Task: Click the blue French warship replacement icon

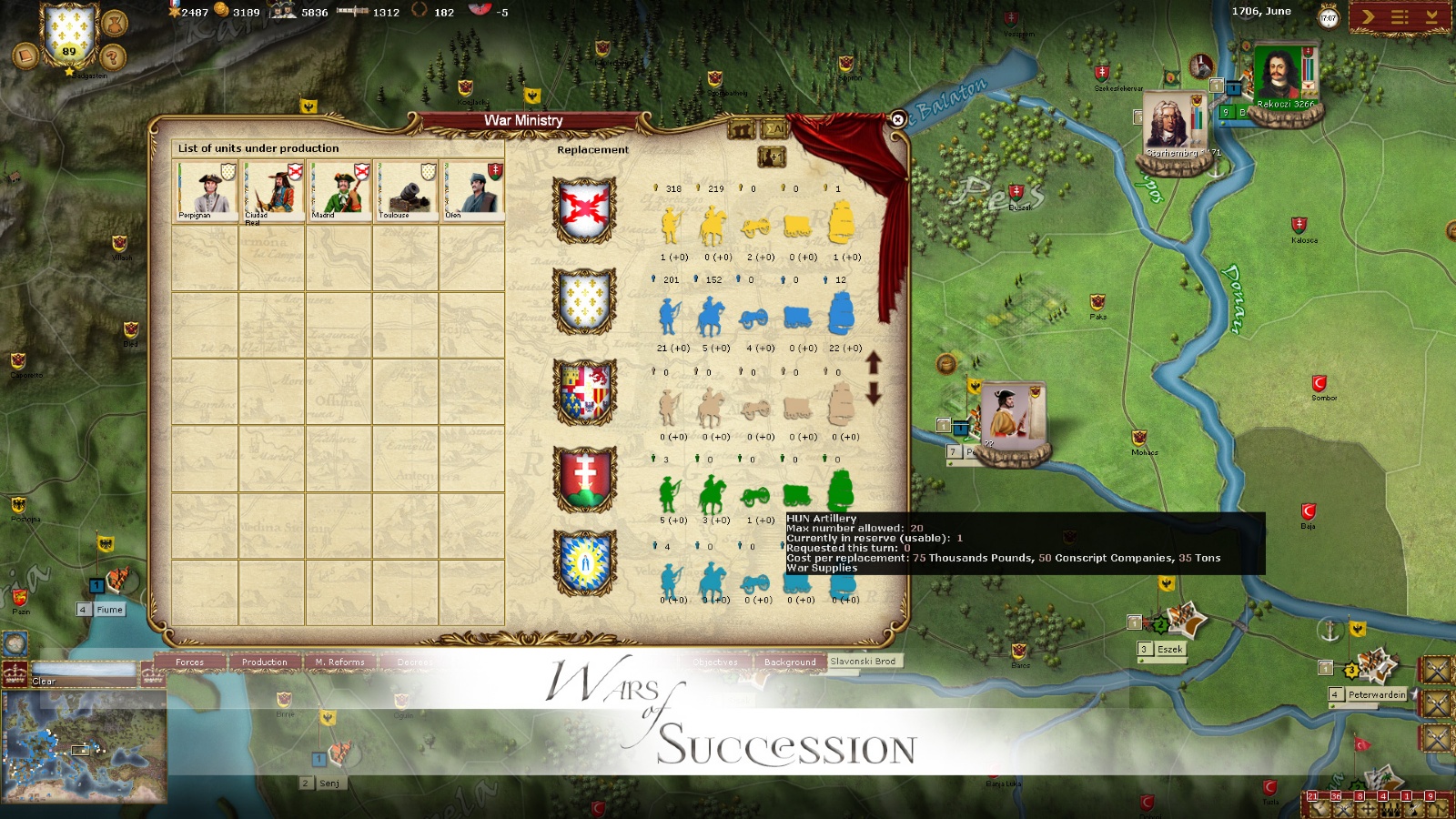Action: coord(842,313)
